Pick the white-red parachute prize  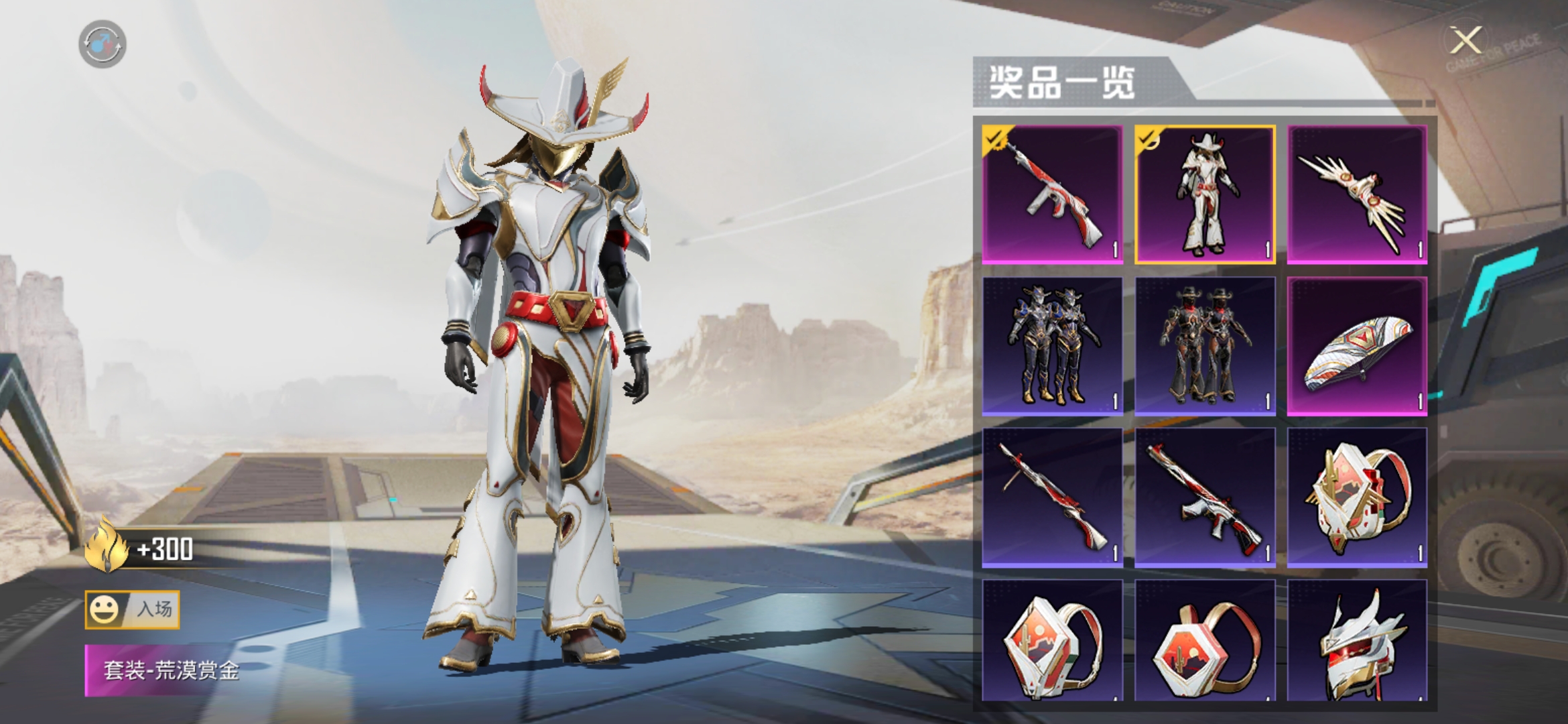click(x=1357, y=346)
